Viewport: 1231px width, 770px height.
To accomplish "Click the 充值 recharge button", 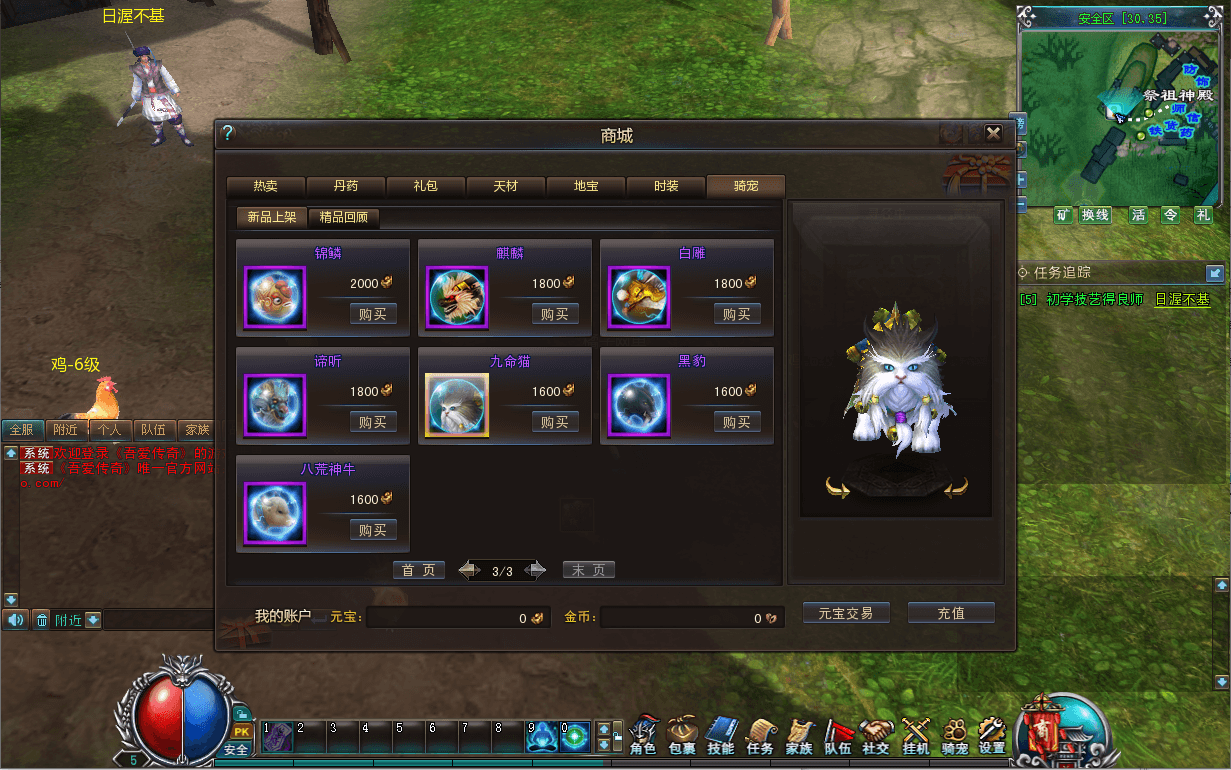I will pyautogui.click(x=950, y=613).
